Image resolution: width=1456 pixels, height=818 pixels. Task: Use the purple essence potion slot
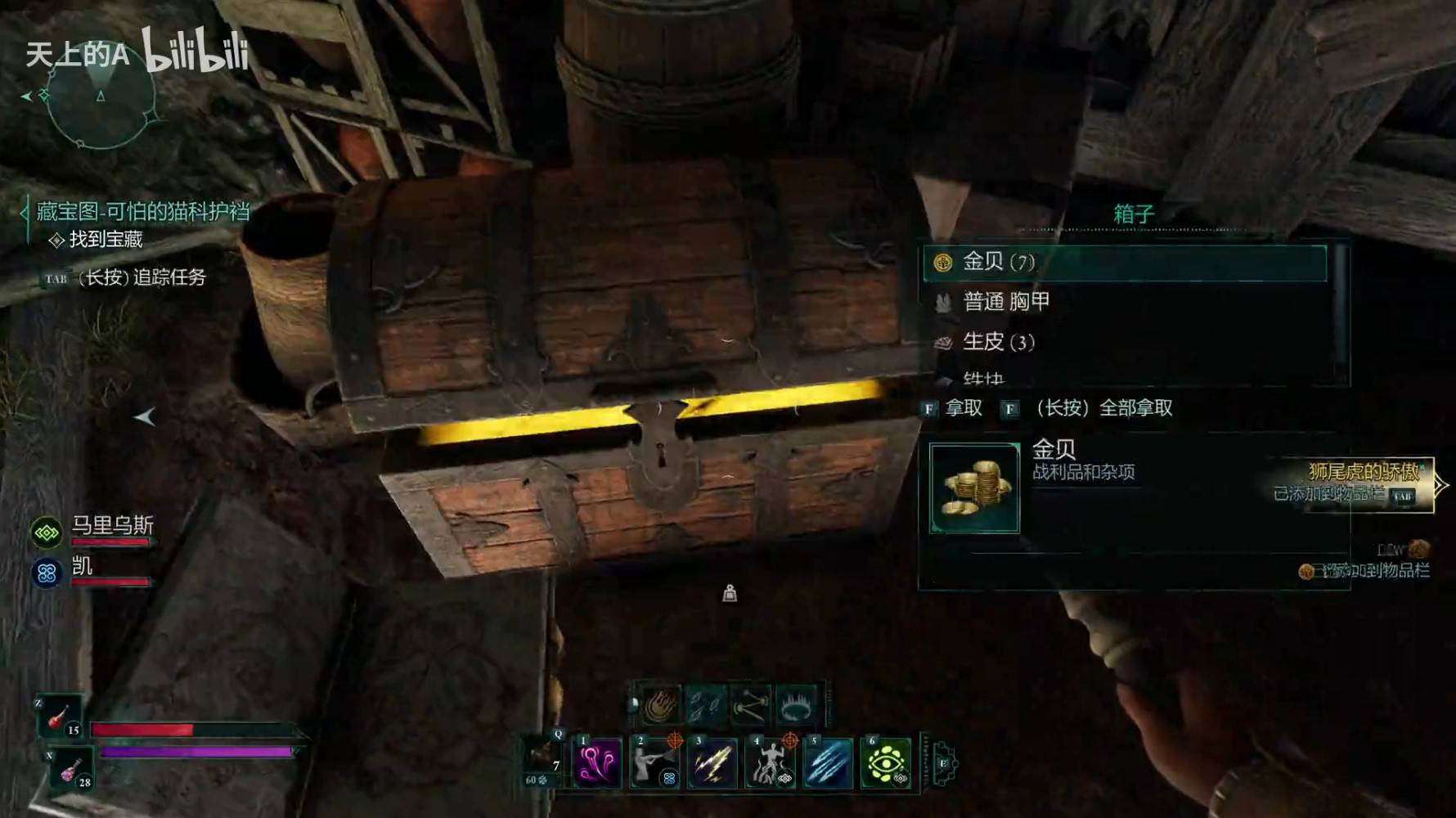[x=71, y=771]
